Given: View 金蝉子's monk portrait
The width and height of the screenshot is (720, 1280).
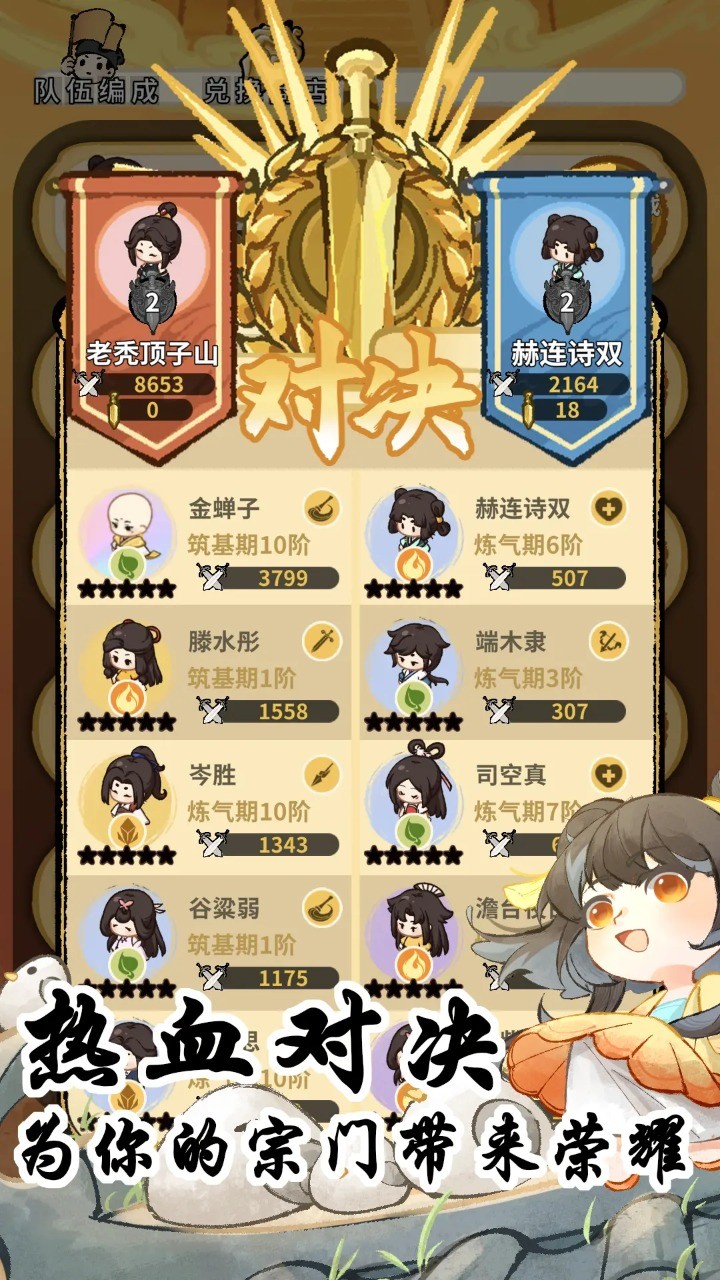Looking at the screenshot, I should pyautogui.click(x=126, y=529).
